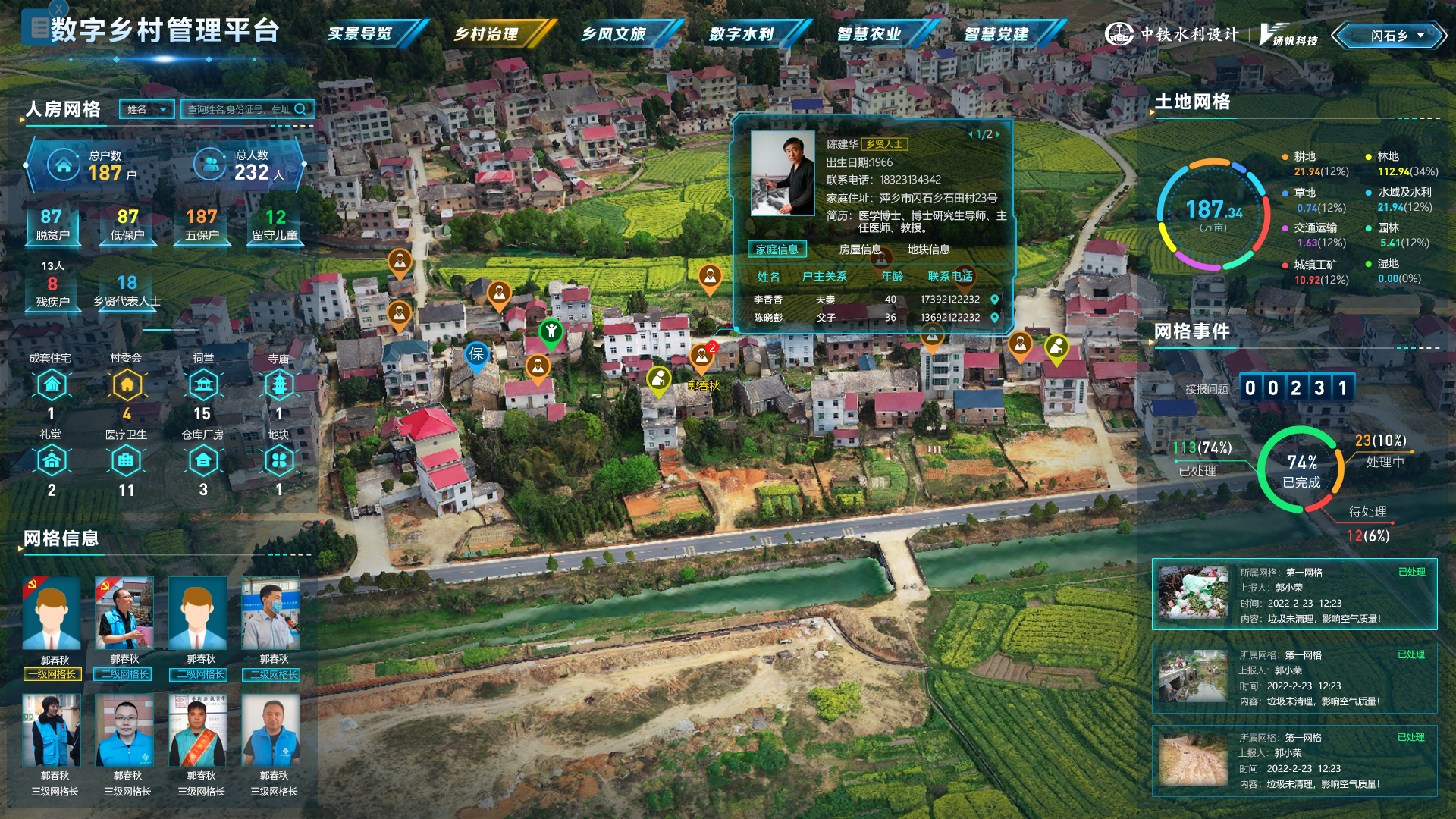Viewport: 1456px width, 819px height.
Task: Open the first 已处理 grid event card
Action: pos(1294,595)
